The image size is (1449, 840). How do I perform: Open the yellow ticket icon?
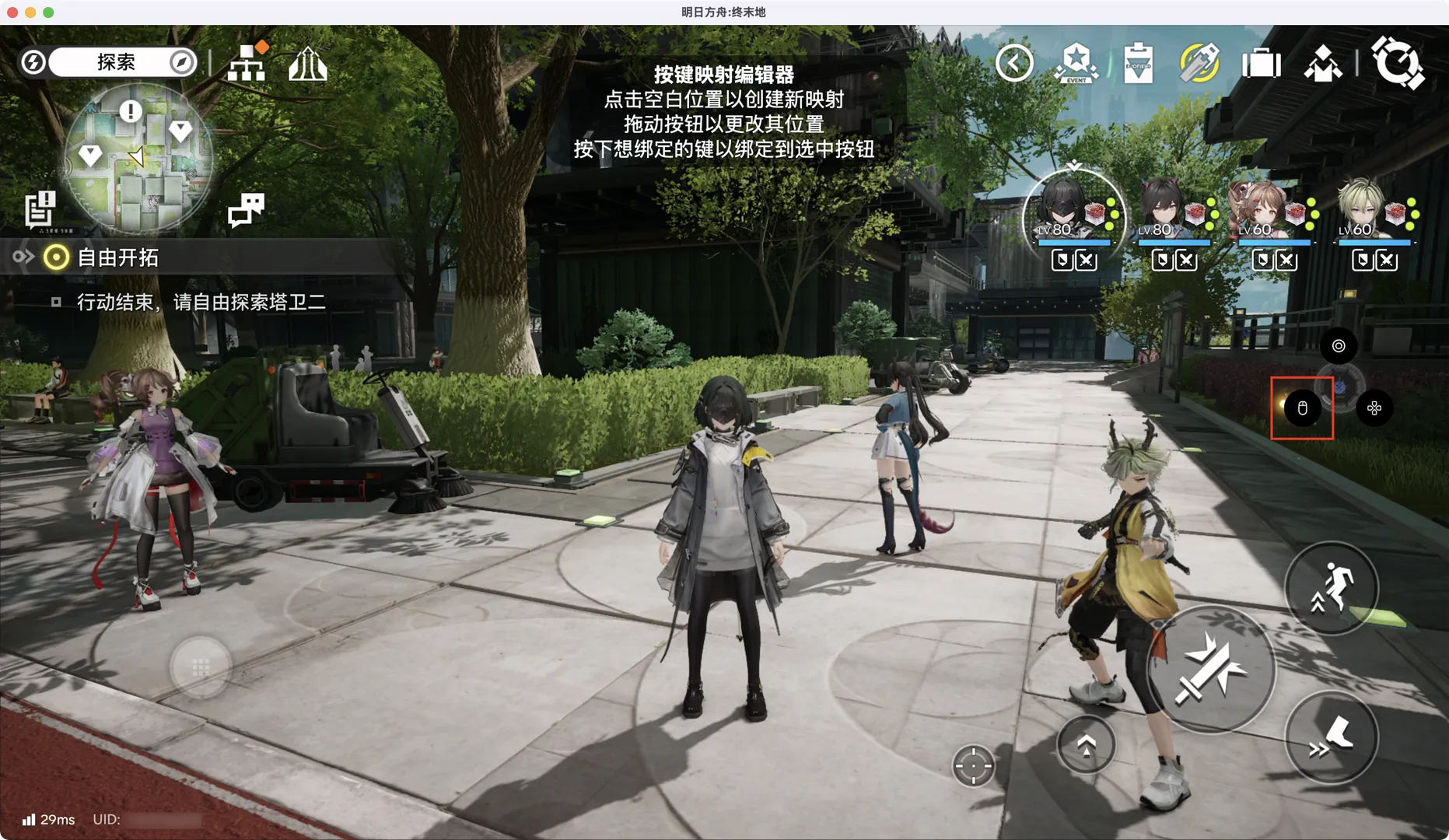(x=1199, y=63)
